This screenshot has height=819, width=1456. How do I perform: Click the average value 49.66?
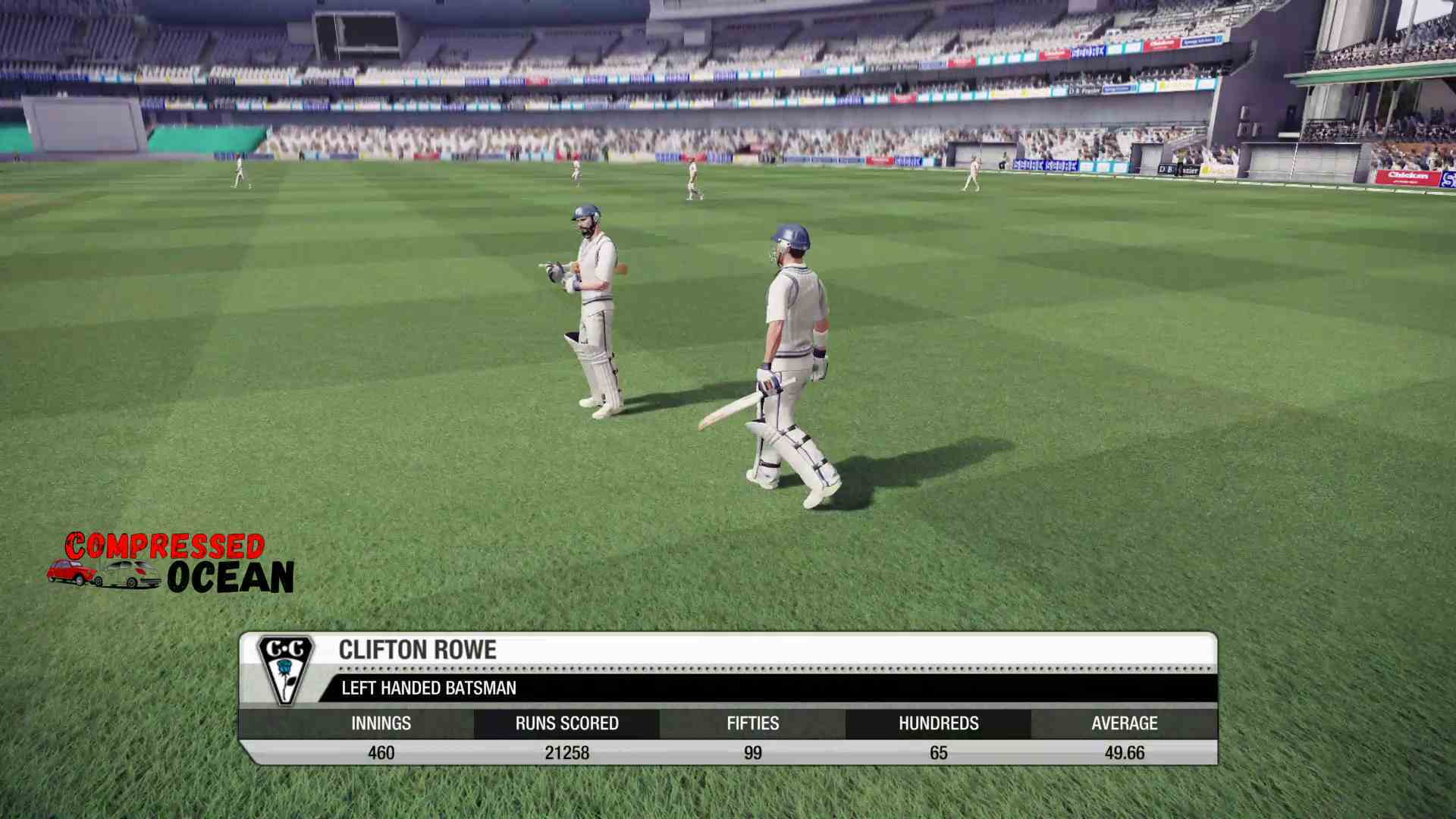pos(1124,752)
